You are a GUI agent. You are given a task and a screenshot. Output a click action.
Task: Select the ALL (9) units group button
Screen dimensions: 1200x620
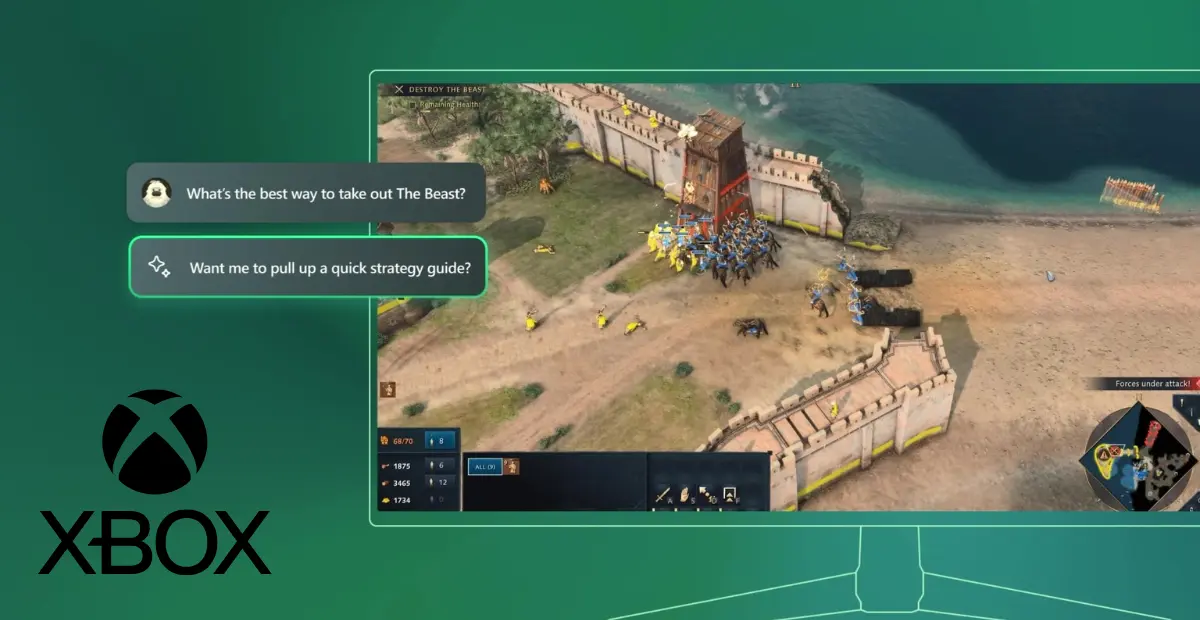coord(484,466)
